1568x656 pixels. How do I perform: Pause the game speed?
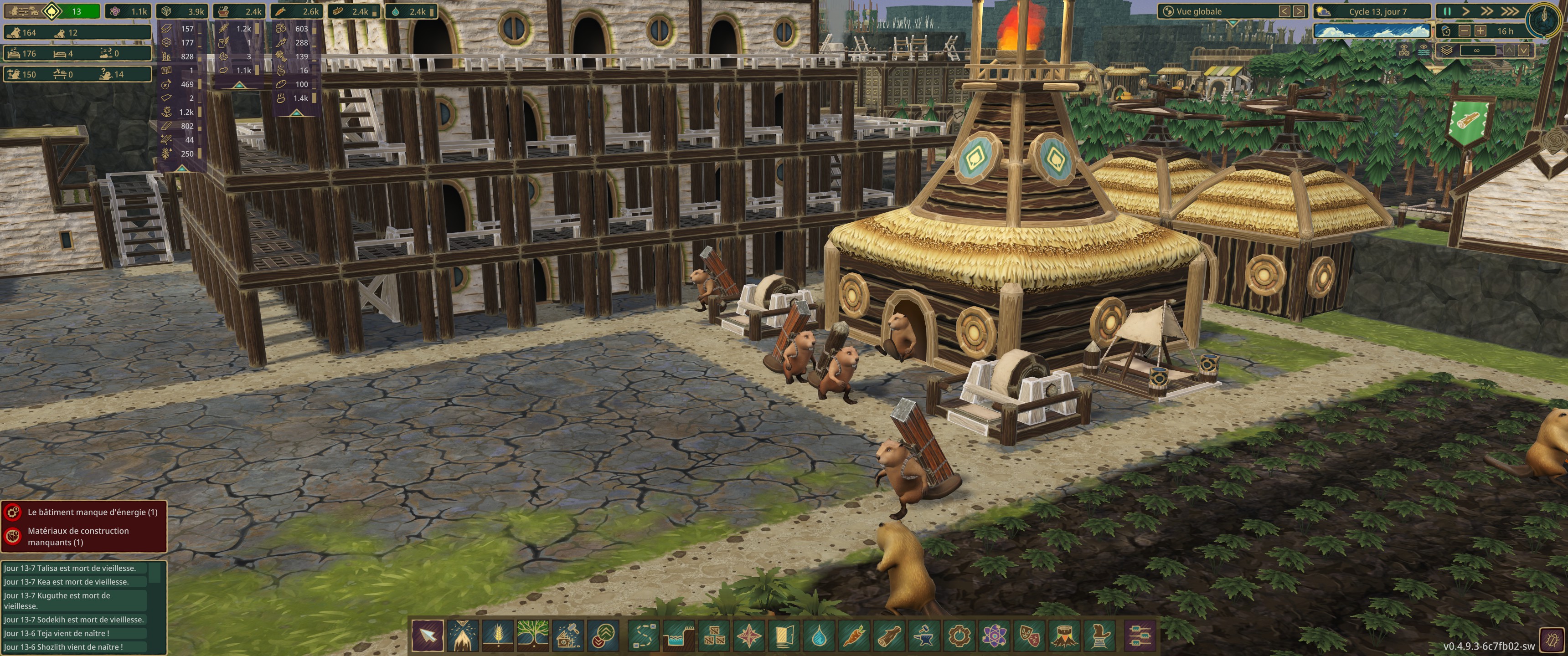1448,11
